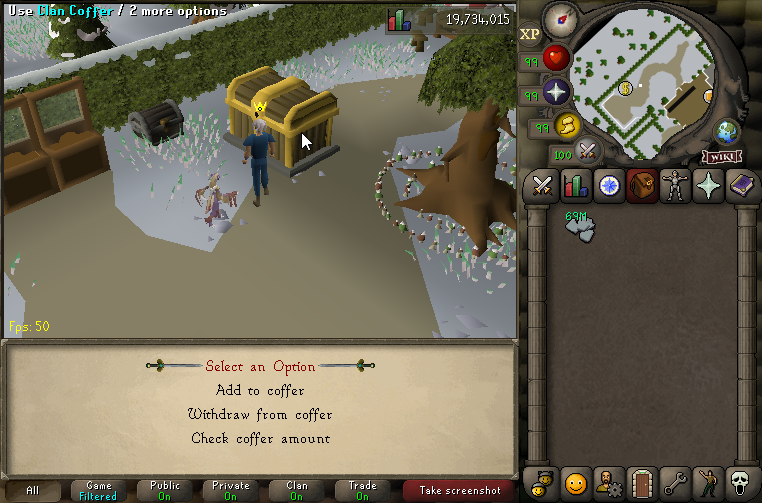The width and height of the screenshot is (762, 503).
Task: Toggle run with the boot energy orb
Action: tap(567, 125)
